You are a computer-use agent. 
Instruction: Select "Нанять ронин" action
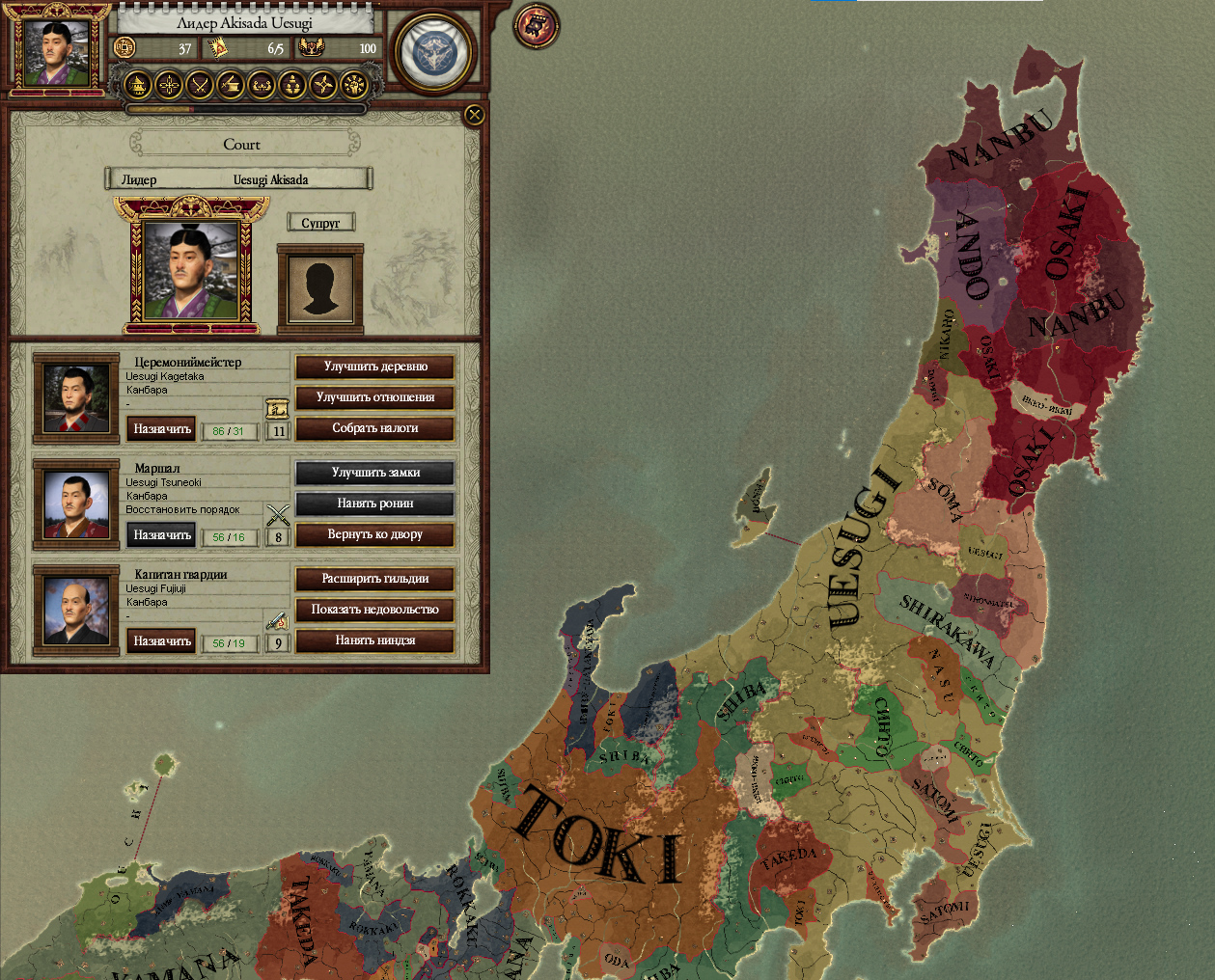click(x=375, y=504)
